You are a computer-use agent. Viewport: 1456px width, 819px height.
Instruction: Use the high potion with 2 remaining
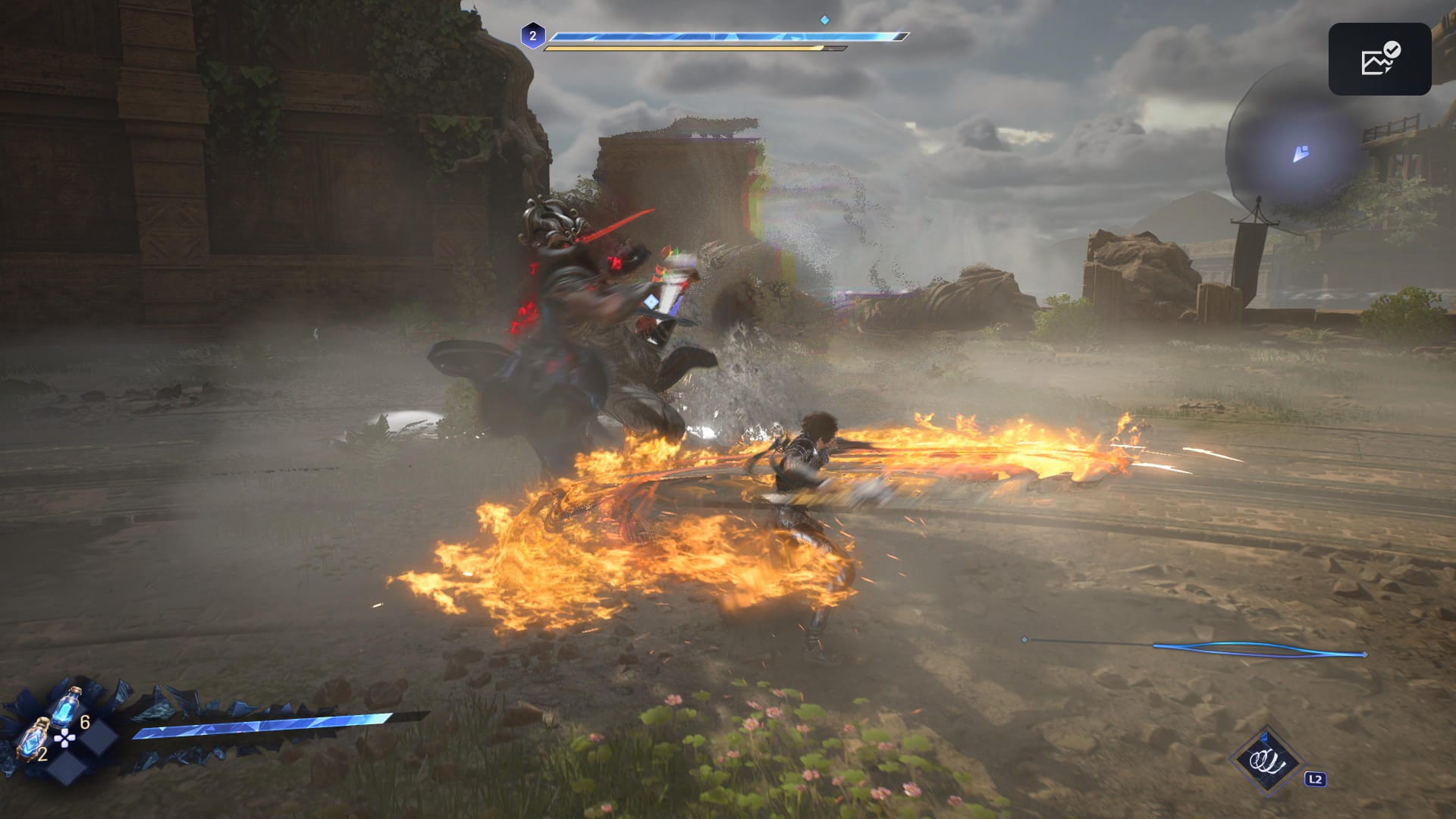(34, 739)
